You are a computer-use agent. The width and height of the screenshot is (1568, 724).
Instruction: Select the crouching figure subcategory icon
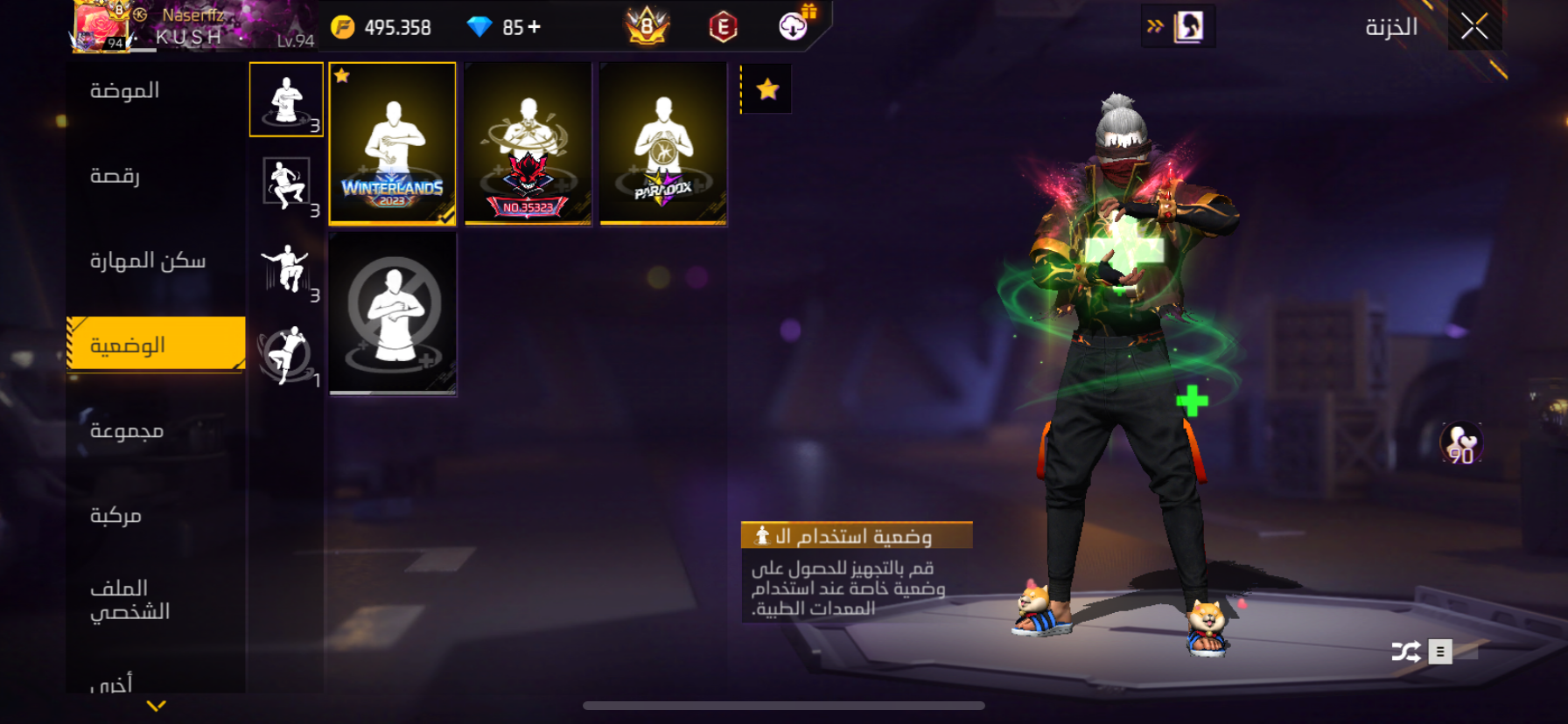[286, 184]
